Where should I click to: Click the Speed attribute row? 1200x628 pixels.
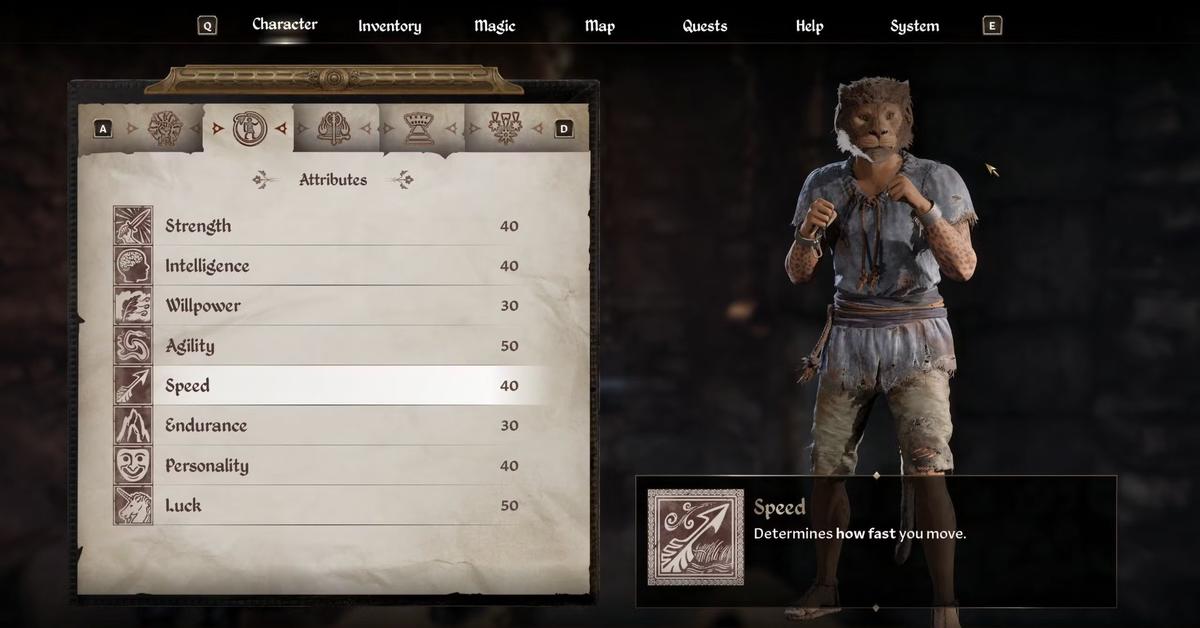(x=330, y=386)
